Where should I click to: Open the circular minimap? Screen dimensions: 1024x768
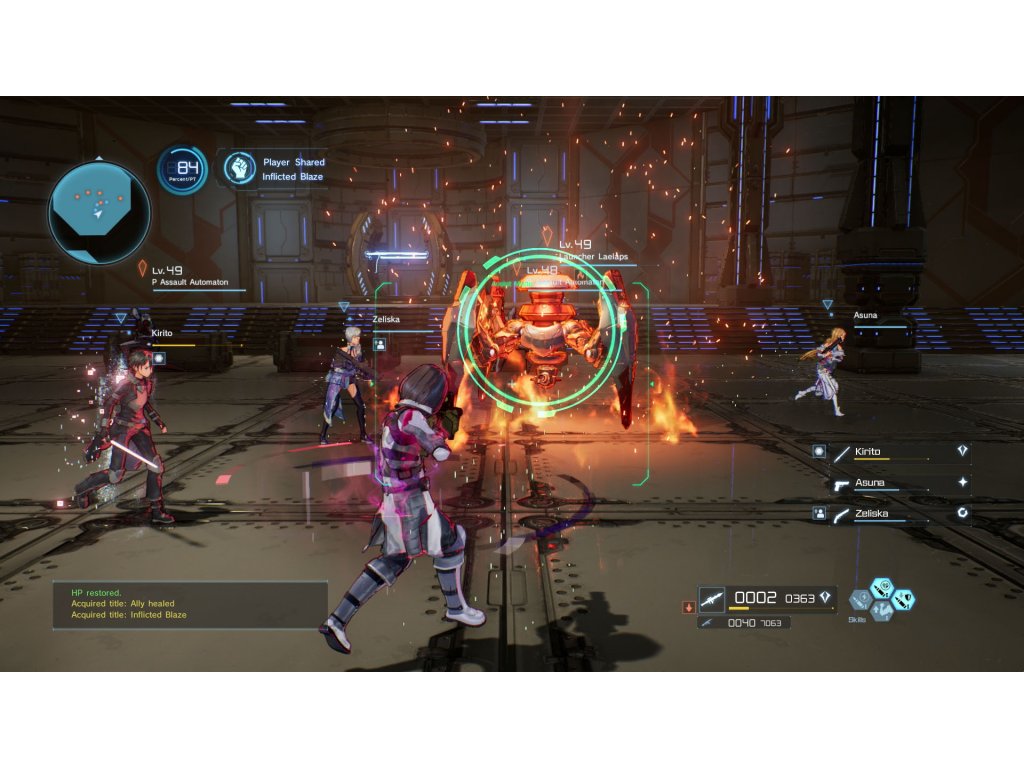(x=99, y=212)
